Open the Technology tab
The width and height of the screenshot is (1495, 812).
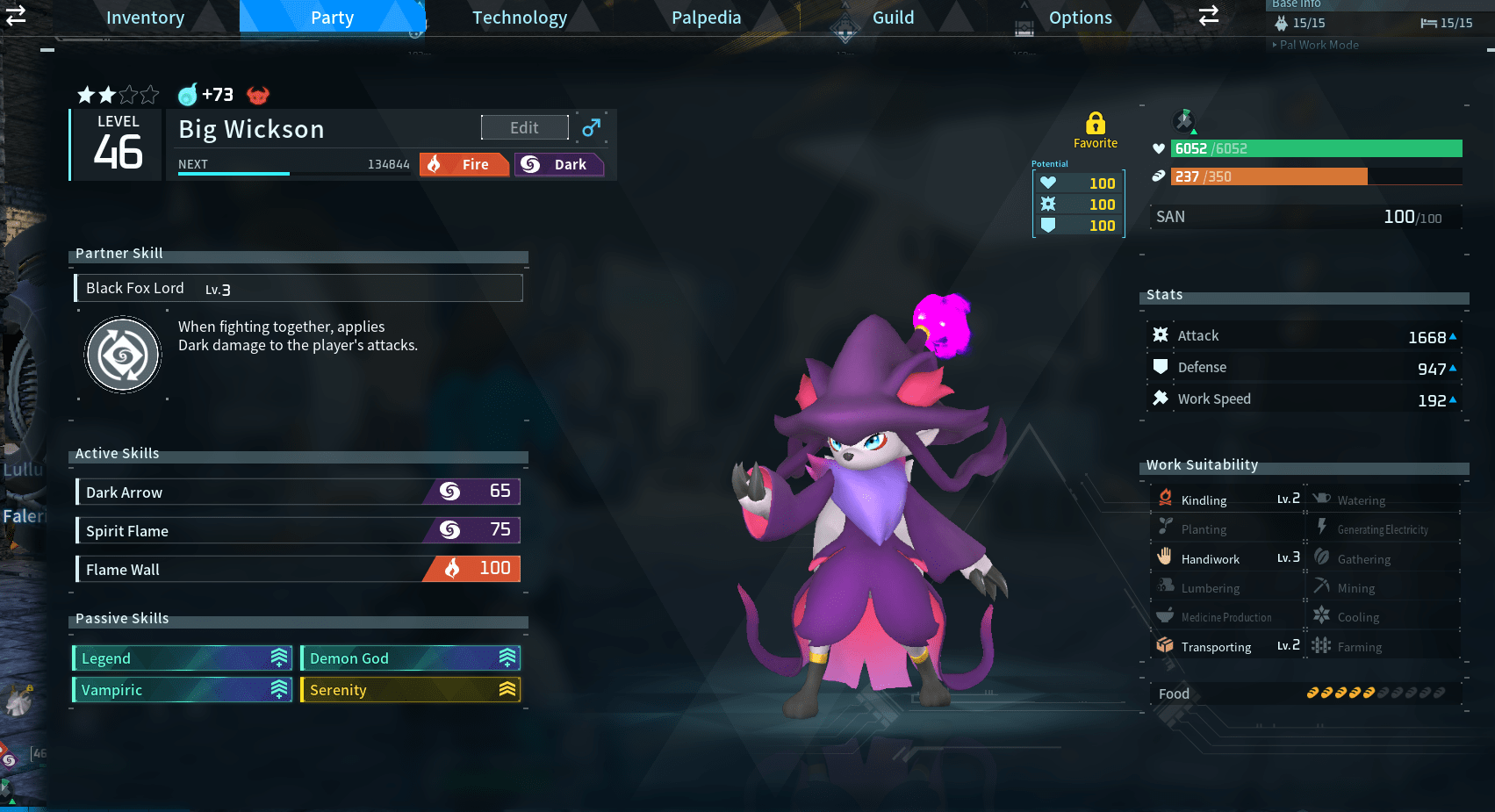(x=520, y=18)
